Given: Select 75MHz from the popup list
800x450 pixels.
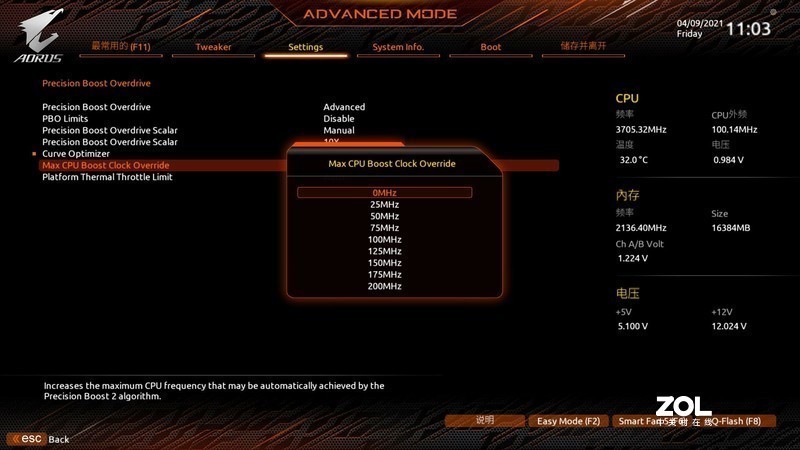Looking at the screenshot, I should [385, 228].
